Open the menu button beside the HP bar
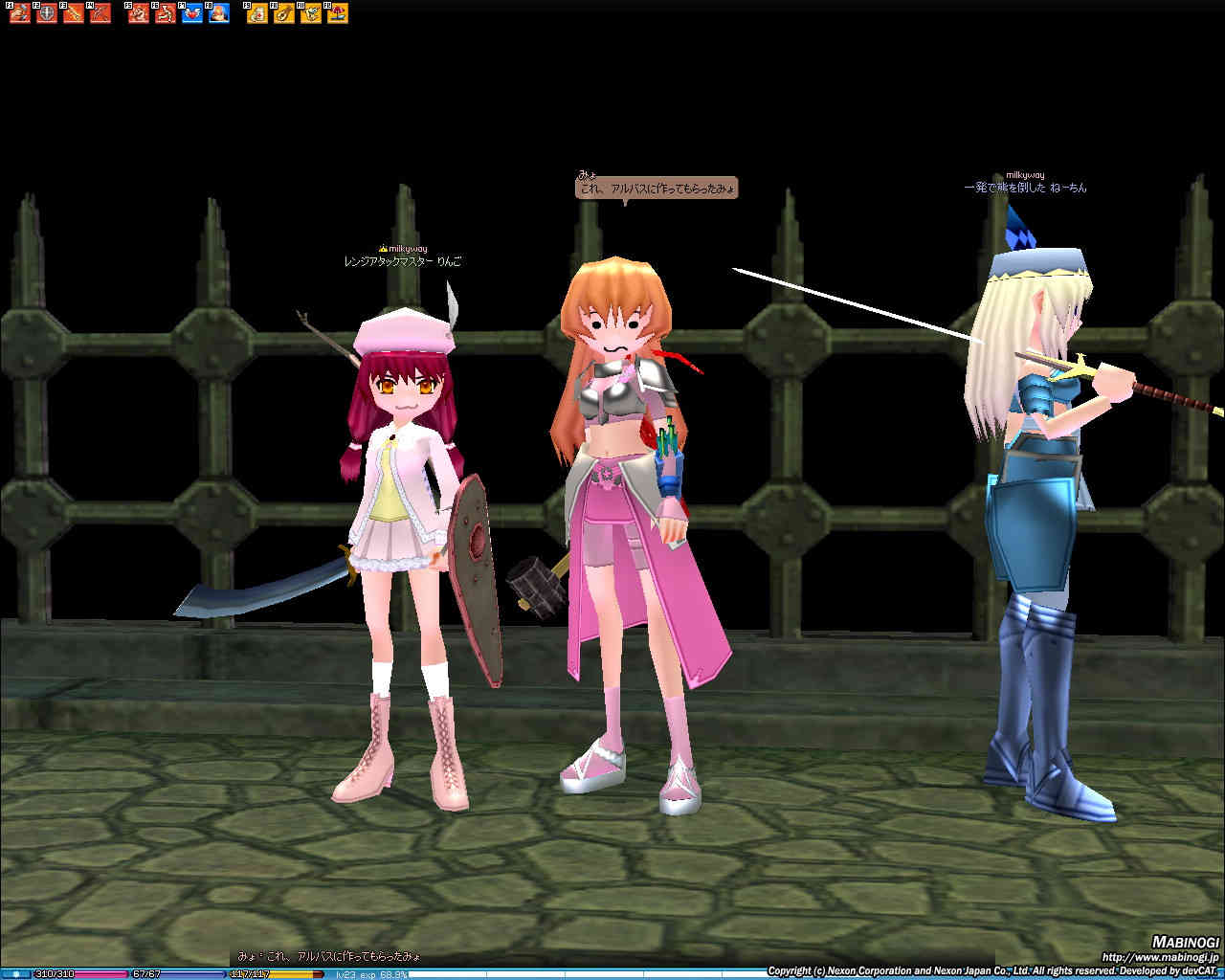Image resolution: width=1225 pixels, height=980 pixels. point(15,974)
